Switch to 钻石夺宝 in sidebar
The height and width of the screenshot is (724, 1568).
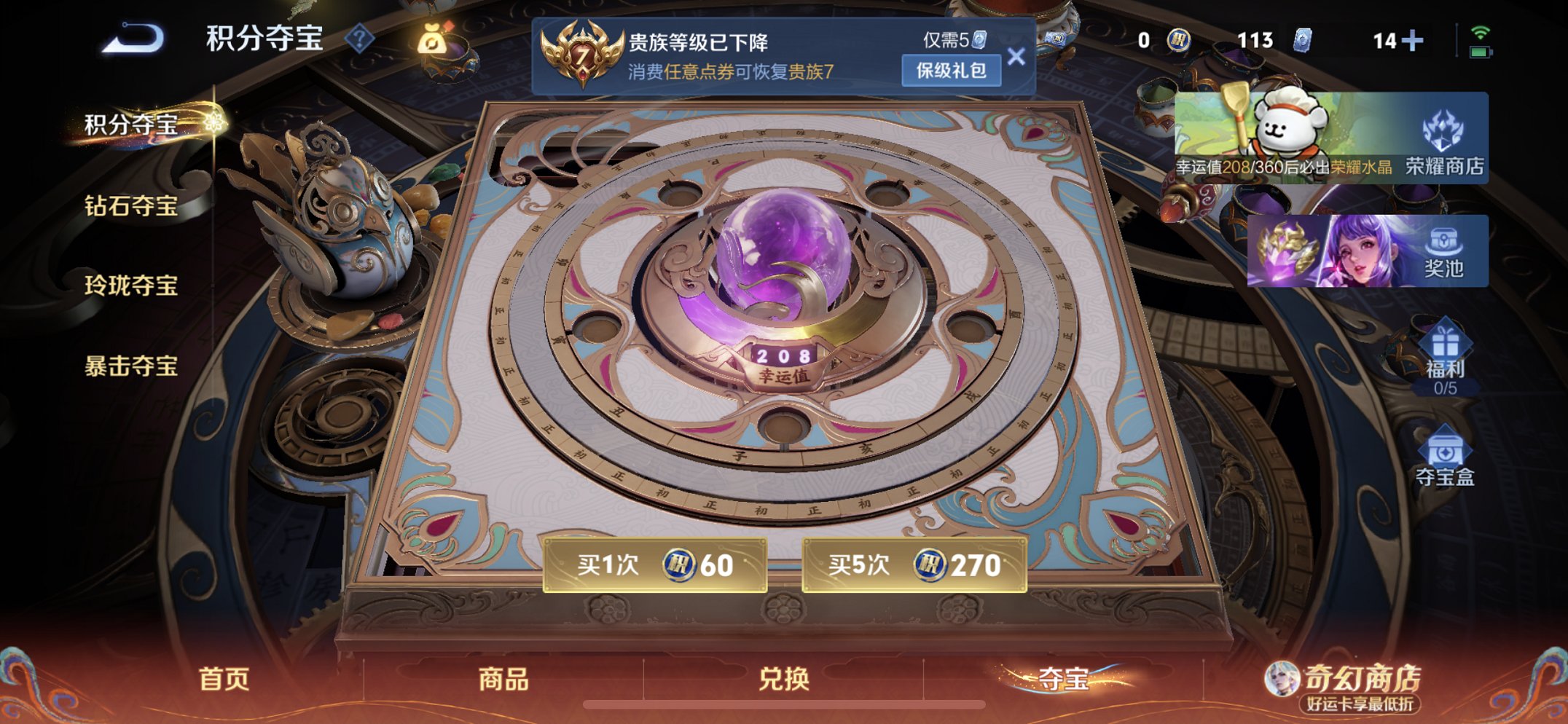pyautogui.click(x=131, y=208)
